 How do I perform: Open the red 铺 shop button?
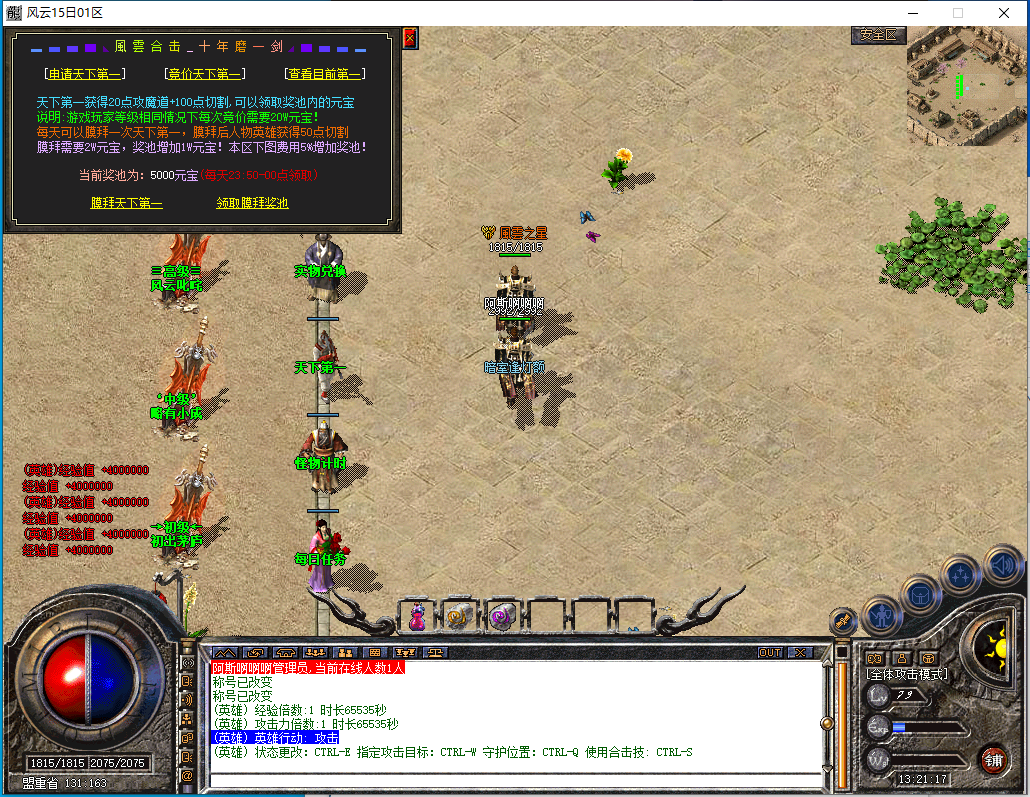(x=992, y=758)
